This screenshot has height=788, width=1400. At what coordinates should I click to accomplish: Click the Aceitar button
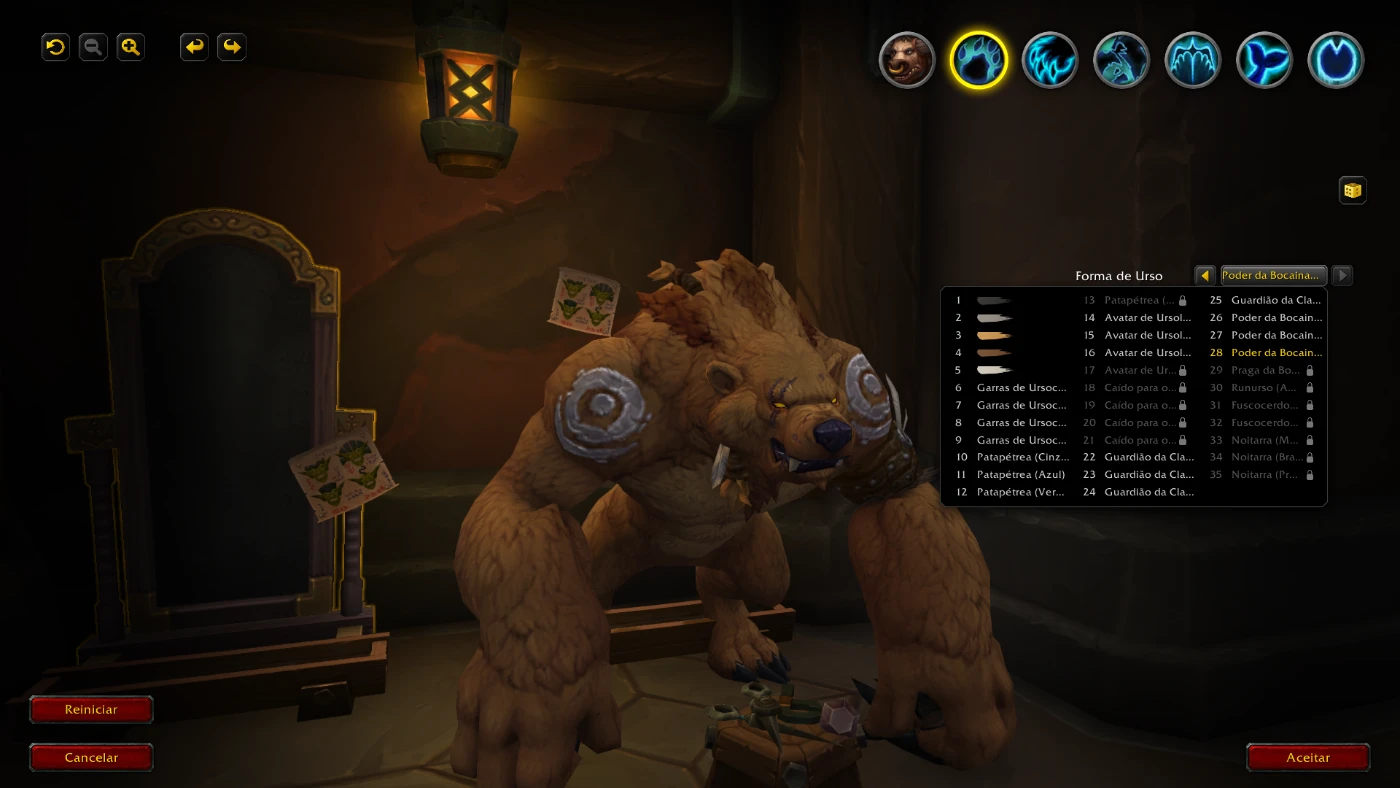(x=1308, y=758)
